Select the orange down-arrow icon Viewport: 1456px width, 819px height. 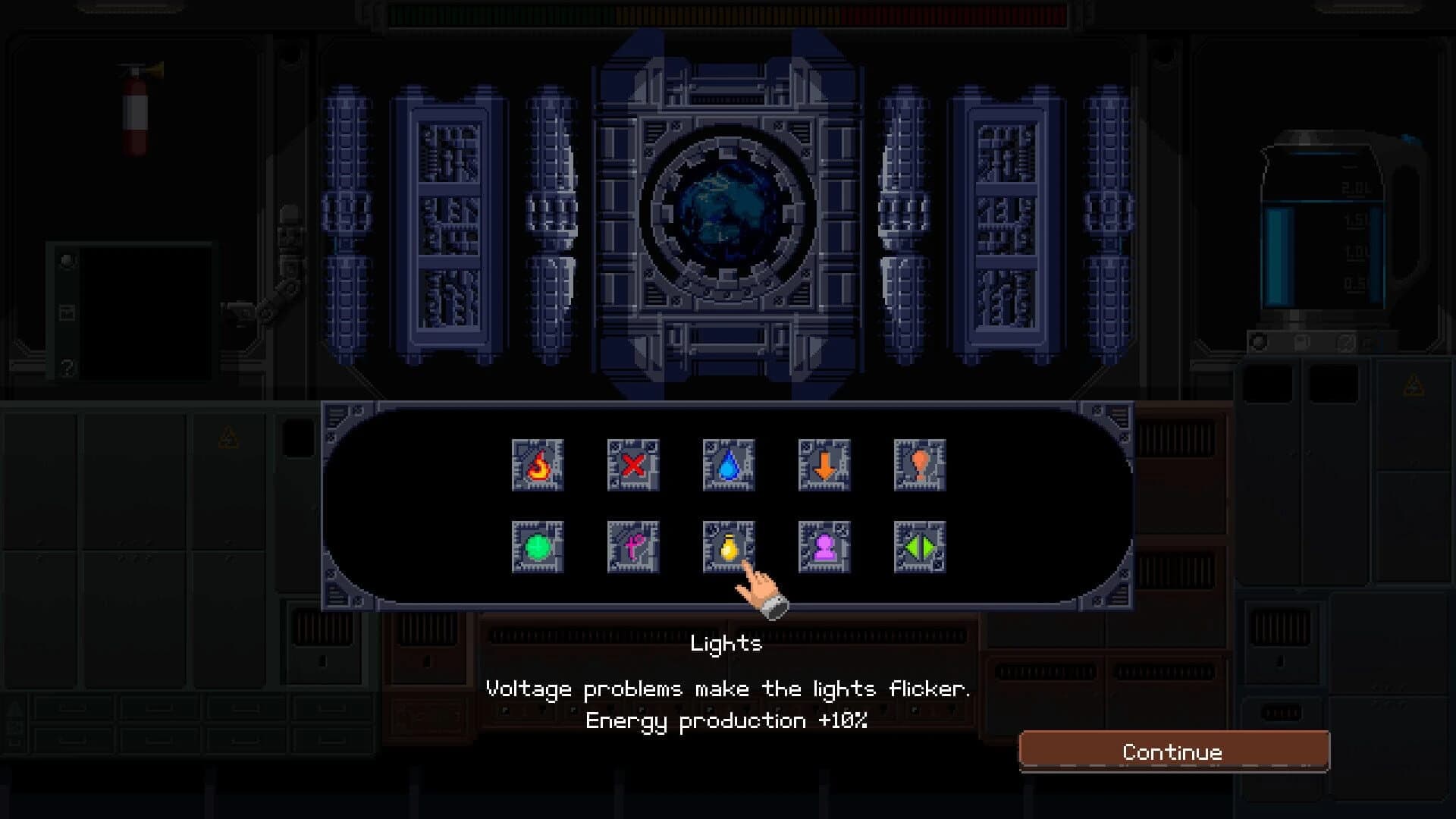825,466
